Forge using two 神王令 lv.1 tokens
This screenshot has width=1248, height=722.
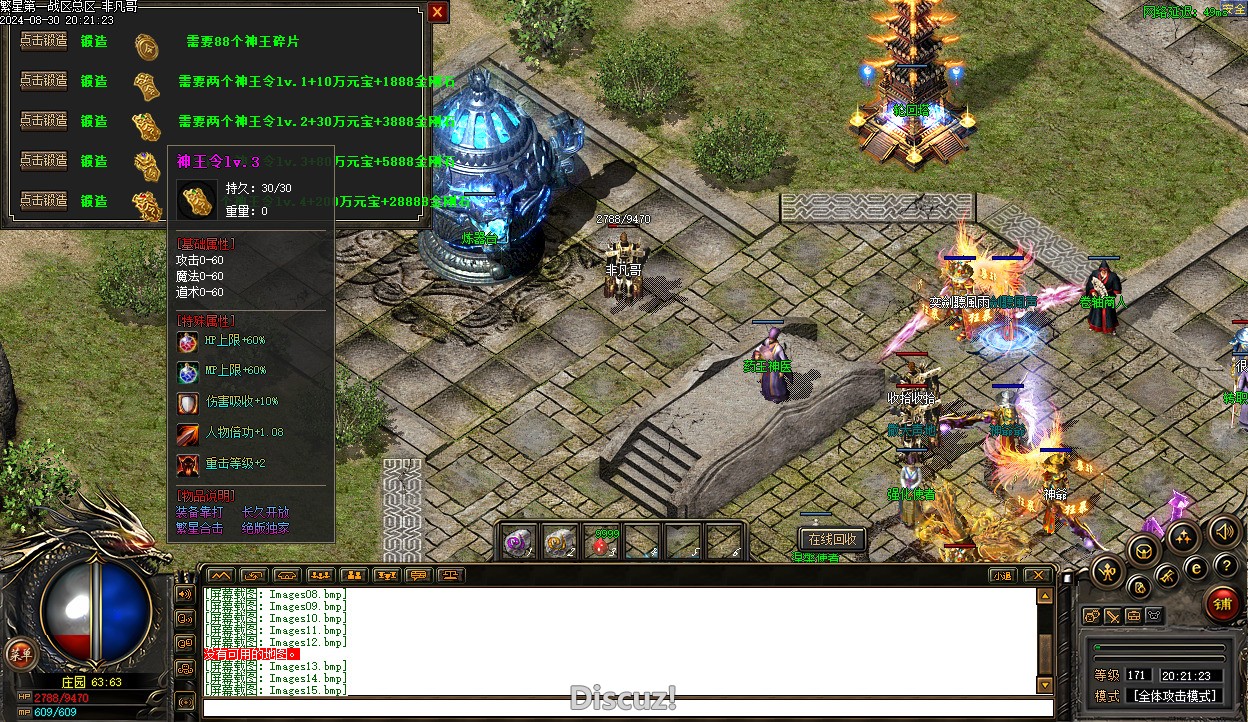click(x=44, y=80)
